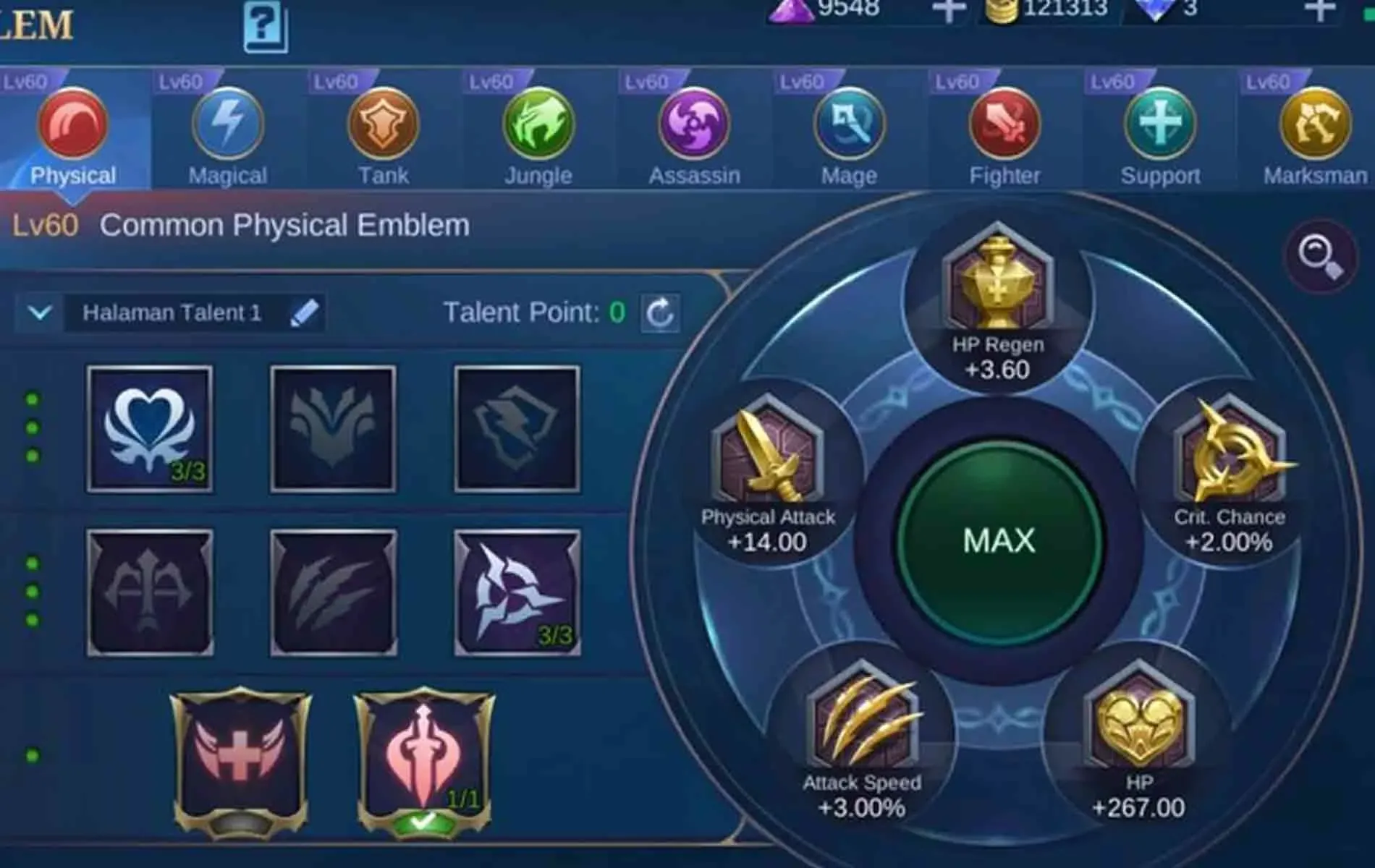This screenshot has width=1375, height=868.
Task: Open the magnifier preview icon
Action: pos(1324,255)
